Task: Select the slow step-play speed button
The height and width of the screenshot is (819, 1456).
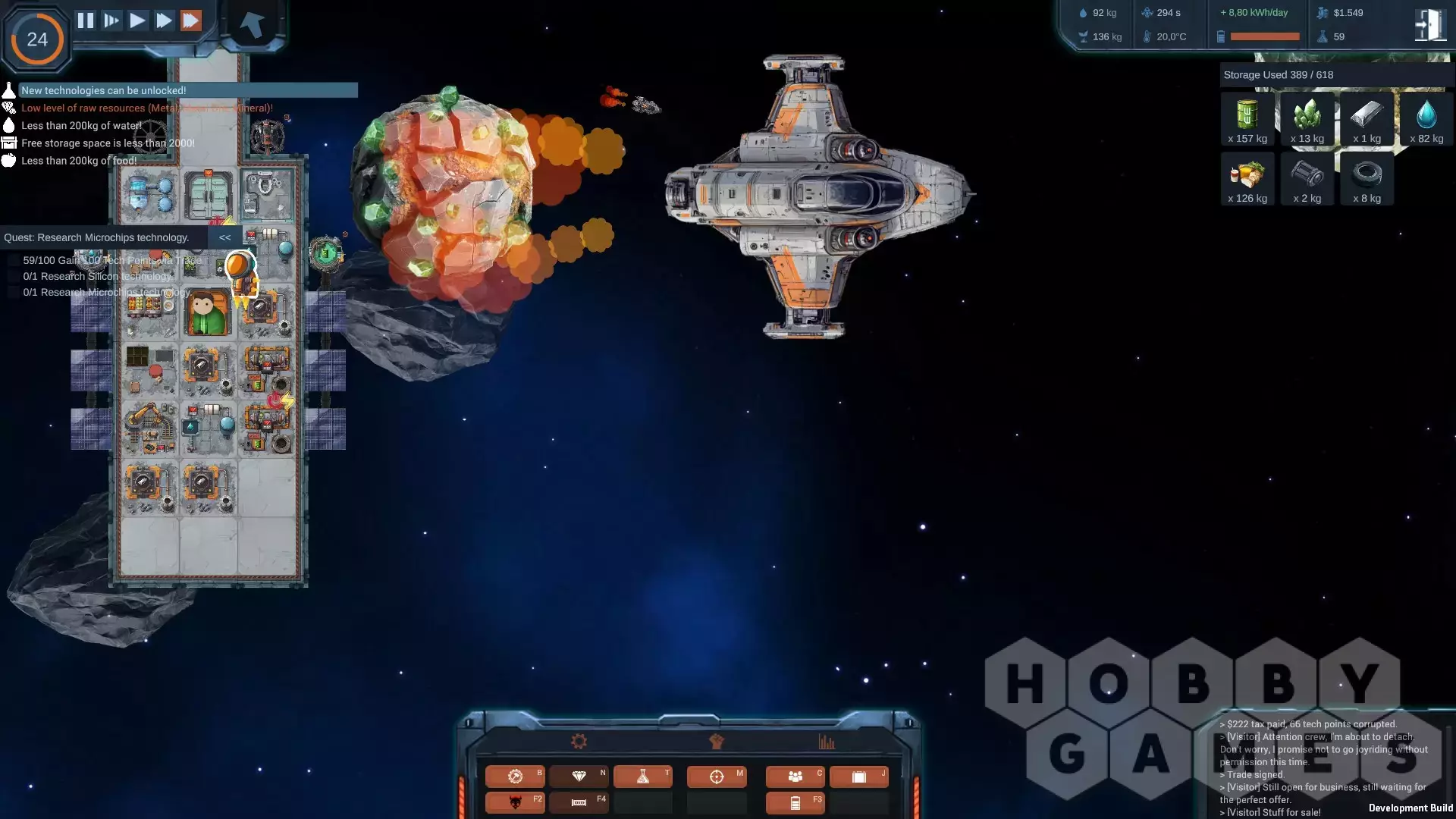Action: pos(111,20)
